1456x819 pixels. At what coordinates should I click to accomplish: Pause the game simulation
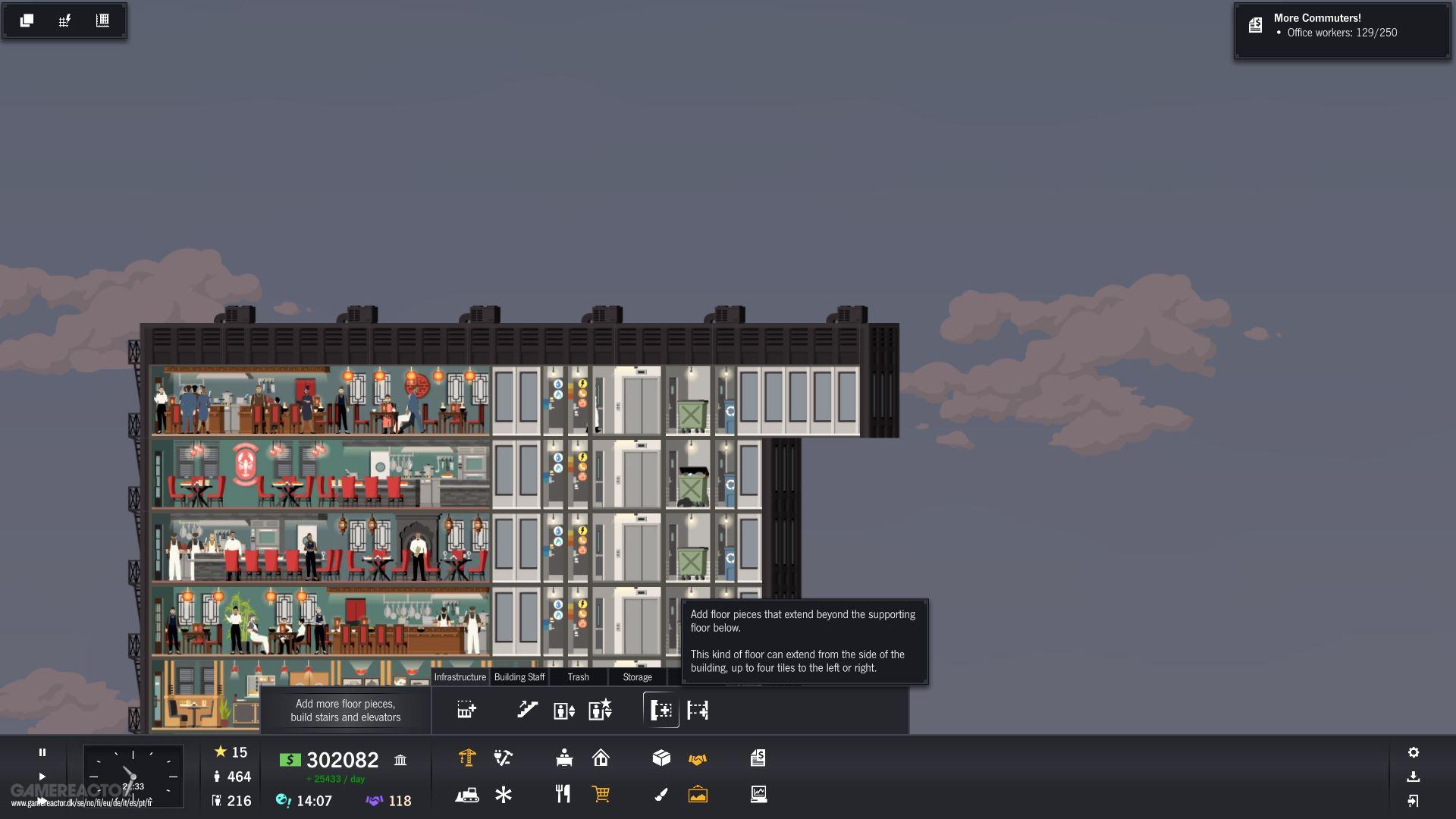click(x=42, y=752)
